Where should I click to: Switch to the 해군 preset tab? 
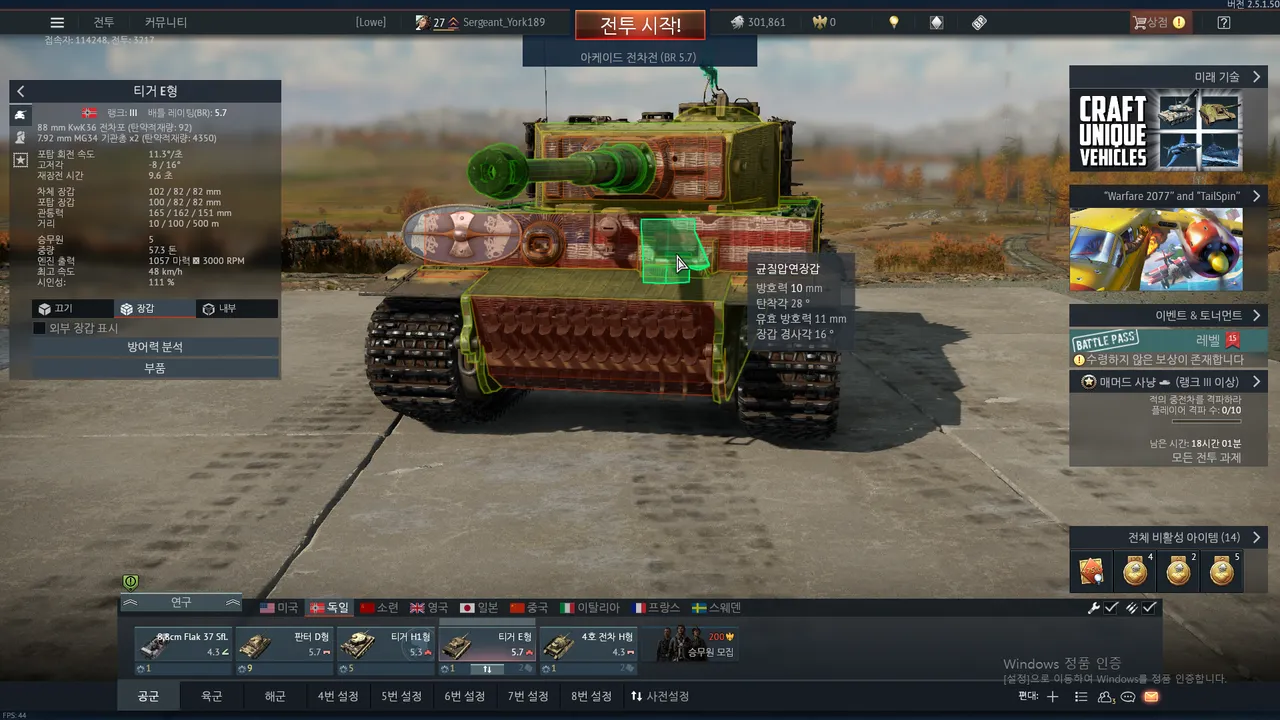(x=275, y=696)
